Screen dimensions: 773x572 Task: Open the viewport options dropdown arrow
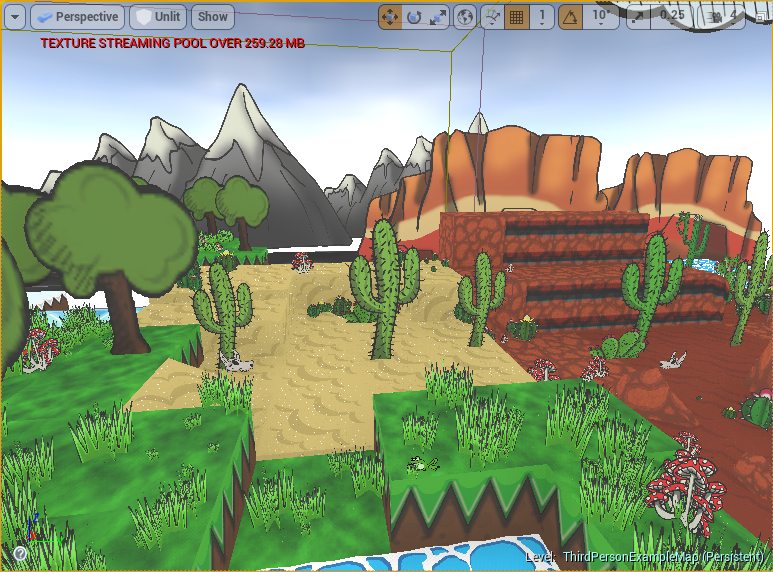tap(15, 17)
